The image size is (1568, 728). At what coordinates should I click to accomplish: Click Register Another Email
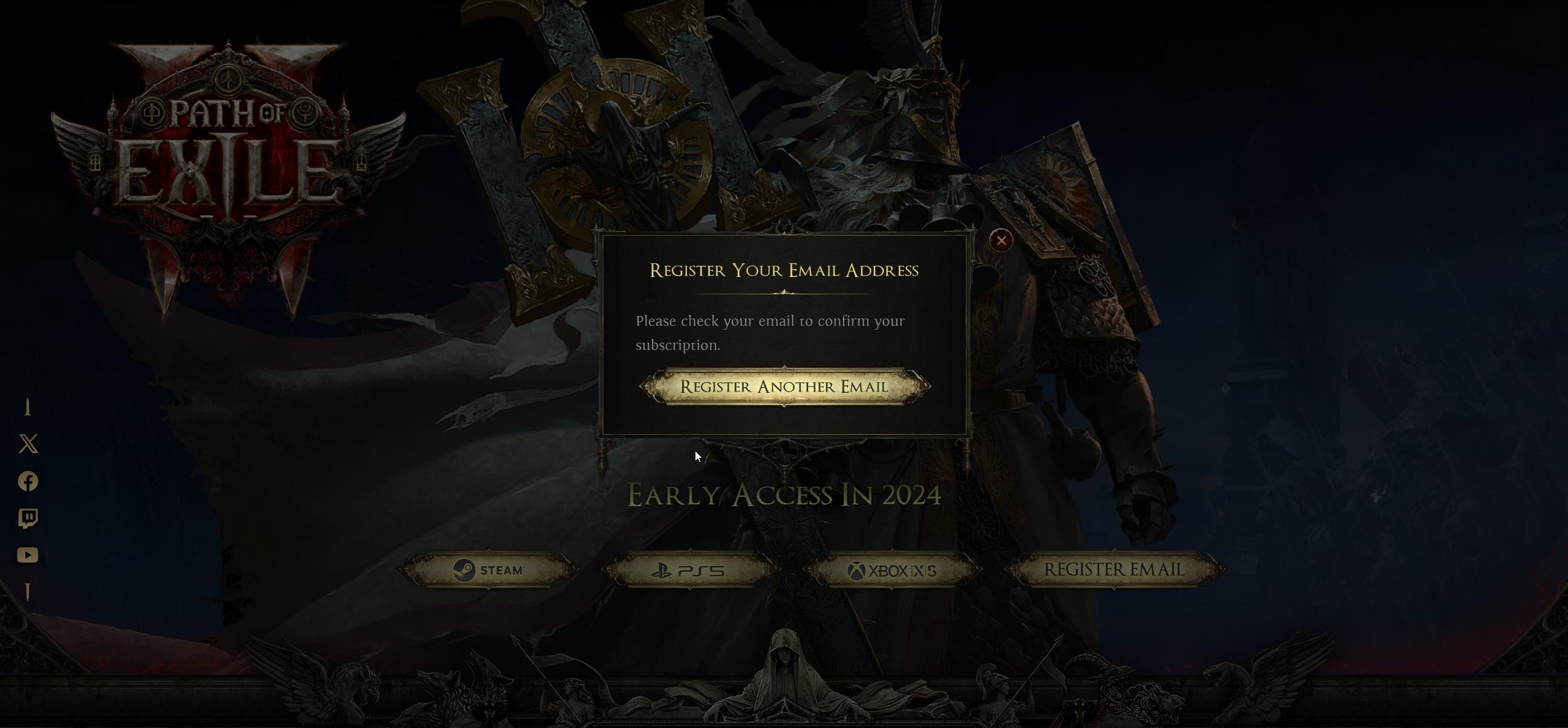tap(784, 386)
